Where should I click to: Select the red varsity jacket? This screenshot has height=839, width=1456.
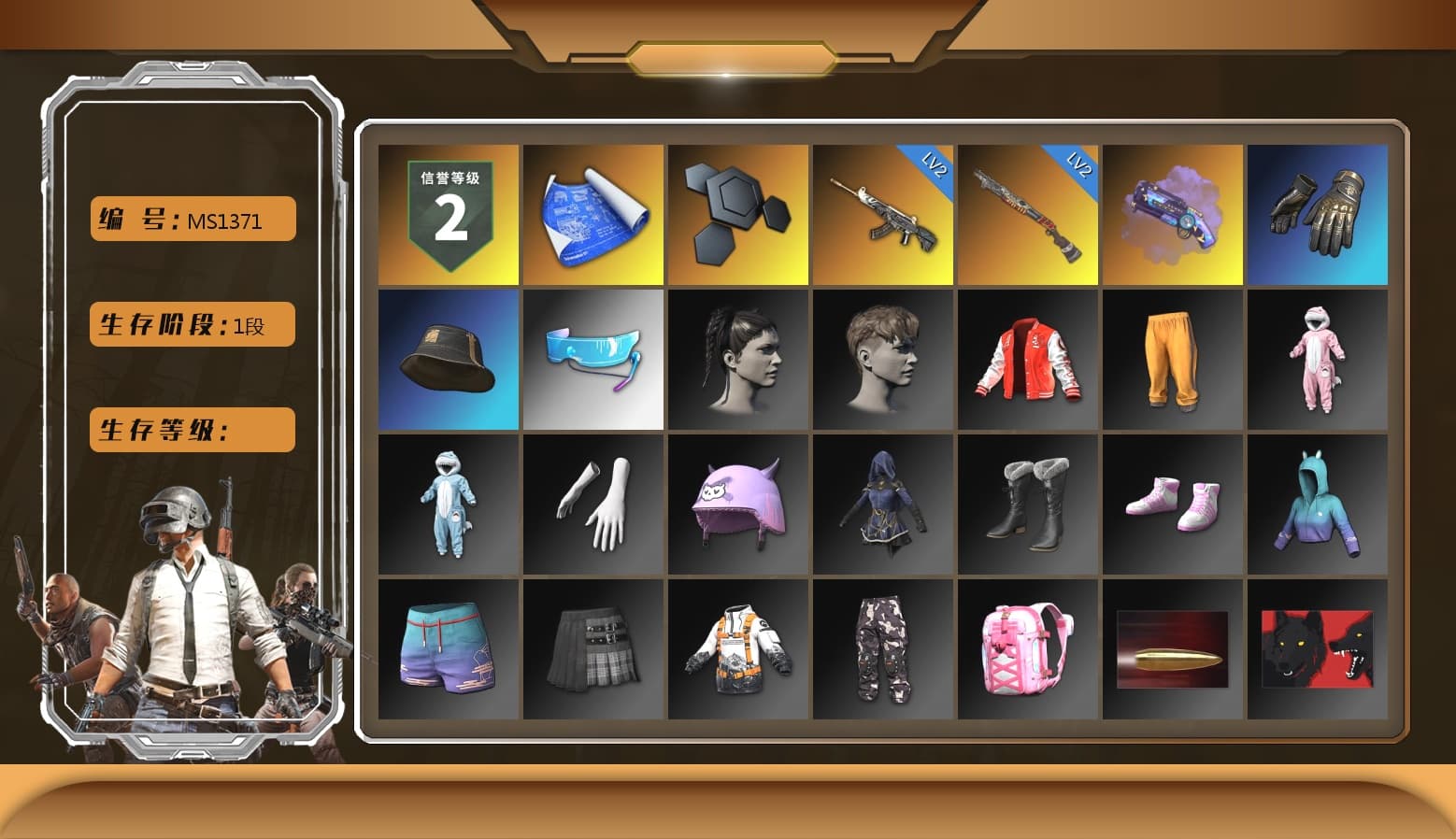pyautogui.click(x=1027, y=360)
